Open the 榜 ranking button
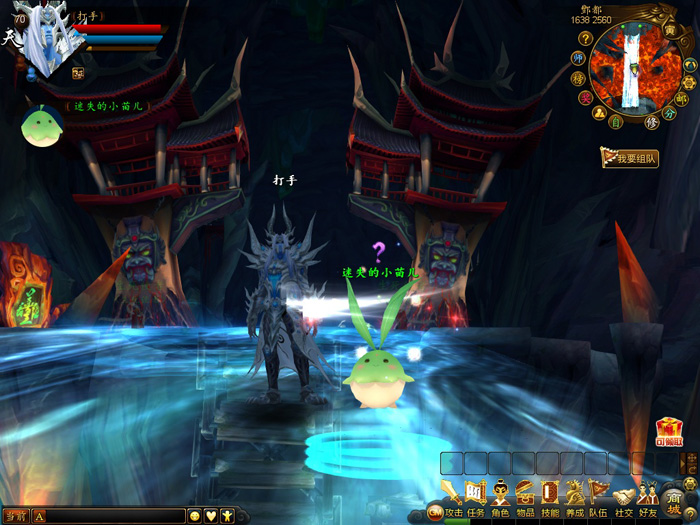The image size is (700, 525). [x=578, y=78]
